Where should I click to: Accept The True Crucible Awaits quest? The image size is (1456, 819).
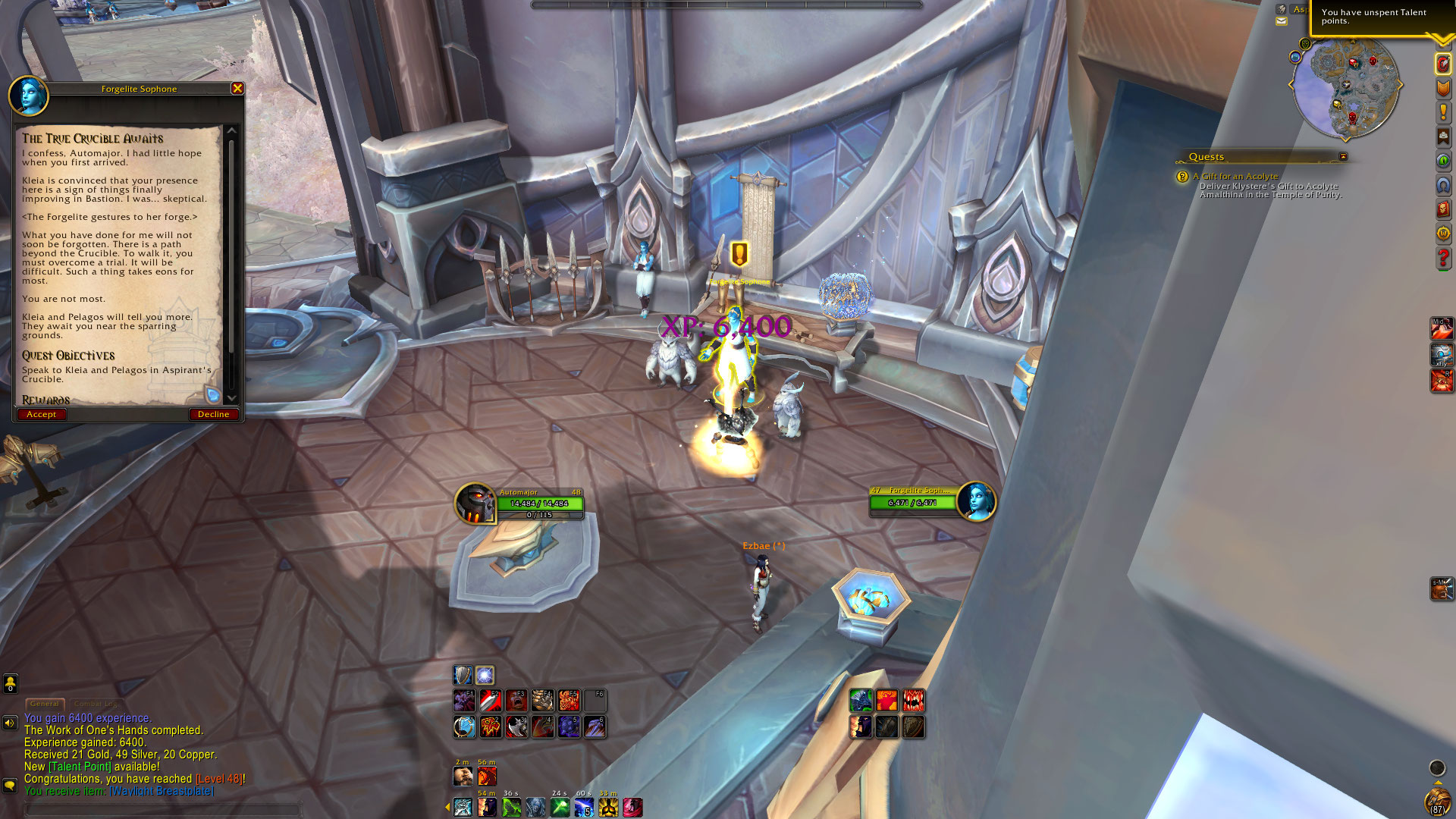[41, 414]
